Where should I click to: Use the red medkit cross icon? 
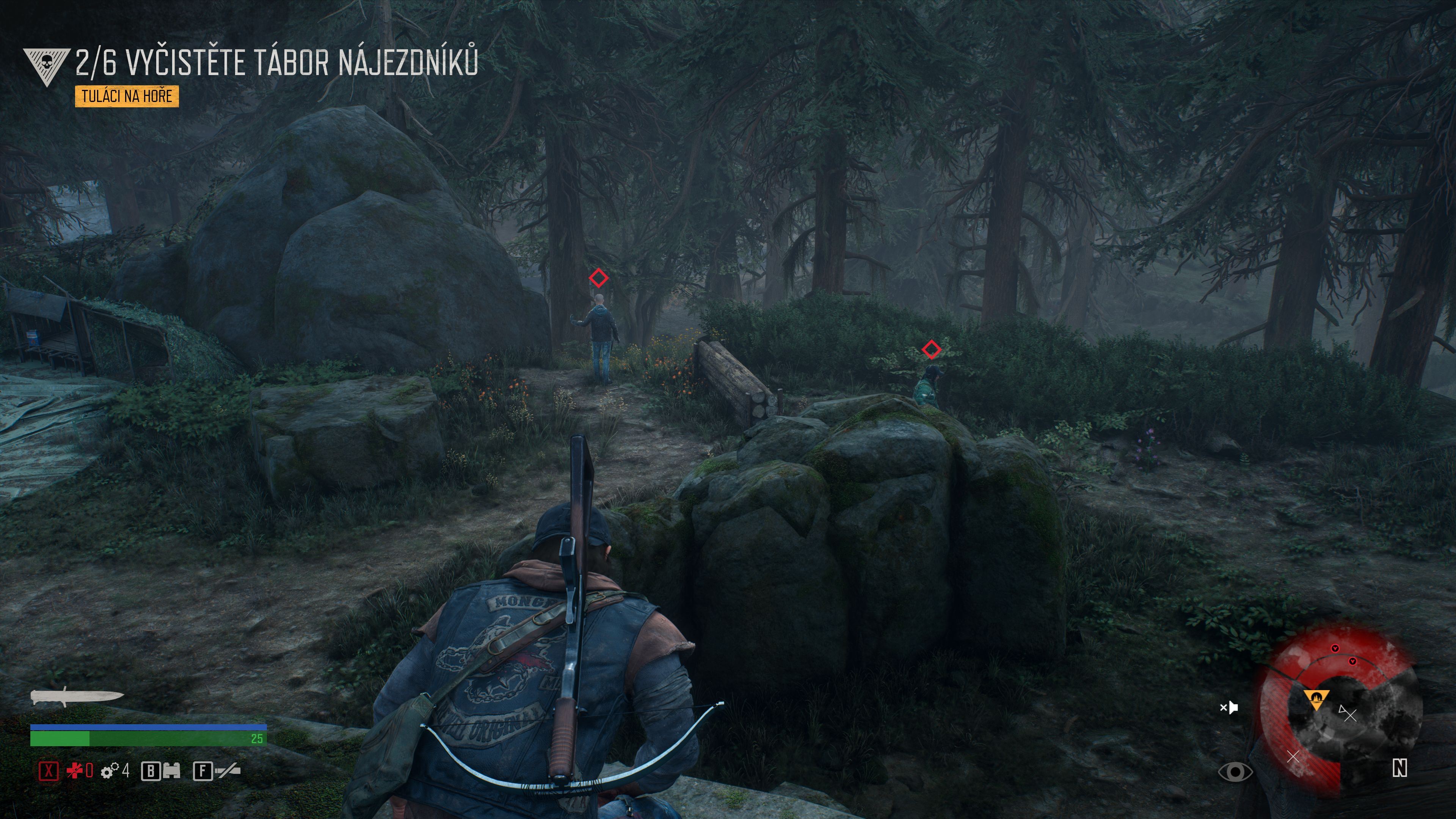coord(75,770)
